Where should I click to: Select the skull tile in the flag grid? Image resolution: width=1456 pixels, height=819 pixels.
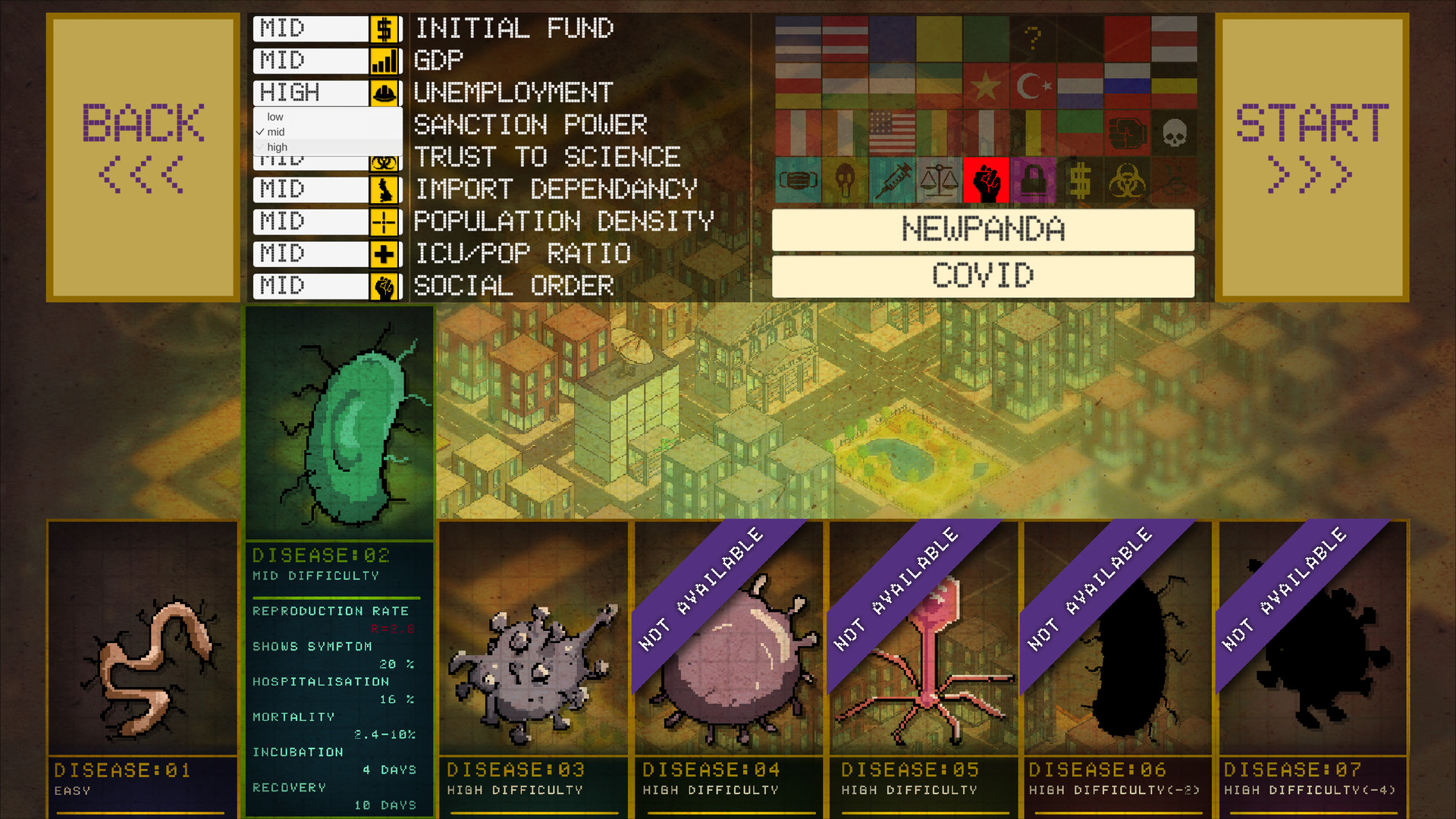pyautogui.click(x=1175, y=133)
